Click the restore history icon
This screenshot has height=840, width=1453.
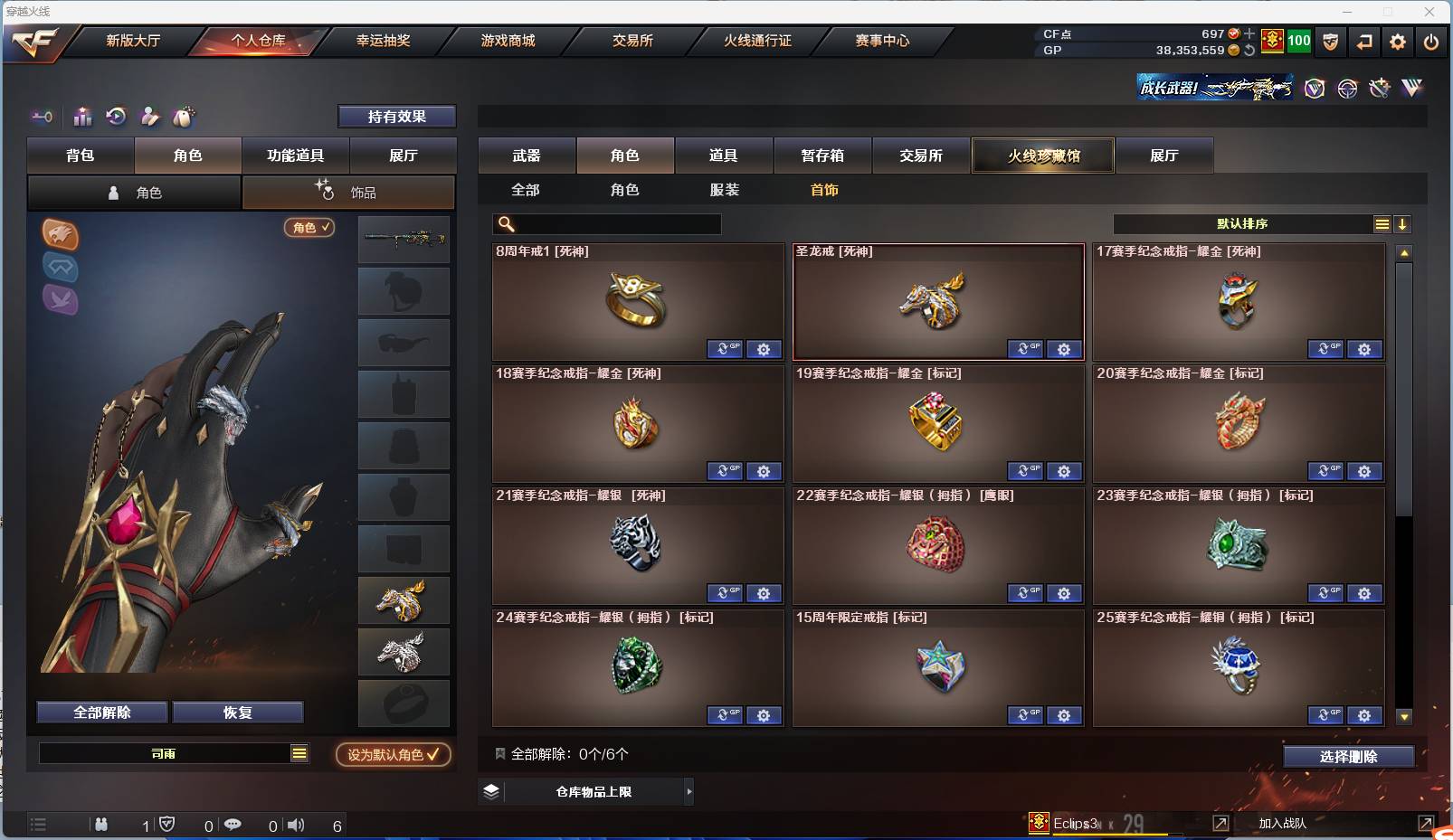(117, 117)
